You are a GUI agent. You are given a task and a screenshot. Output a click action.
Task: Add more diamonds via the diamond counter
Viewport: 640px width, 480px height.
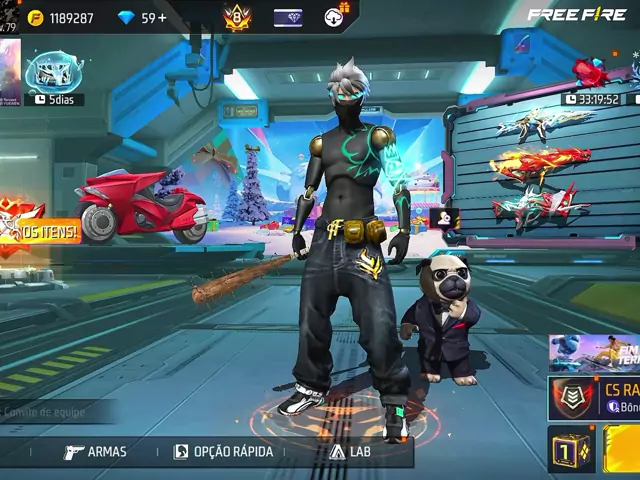(142, 18)
